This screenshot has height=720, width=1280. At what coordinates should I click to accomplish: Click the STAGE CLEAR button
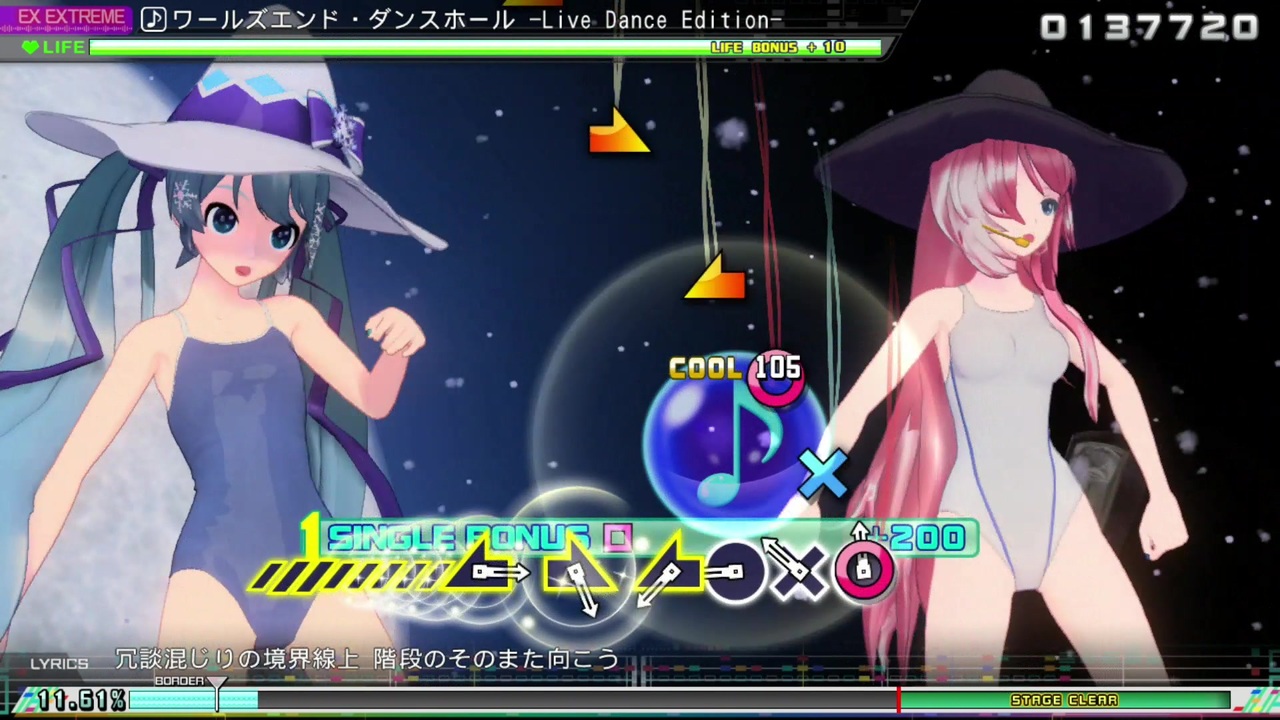(x=1064, y=700)
